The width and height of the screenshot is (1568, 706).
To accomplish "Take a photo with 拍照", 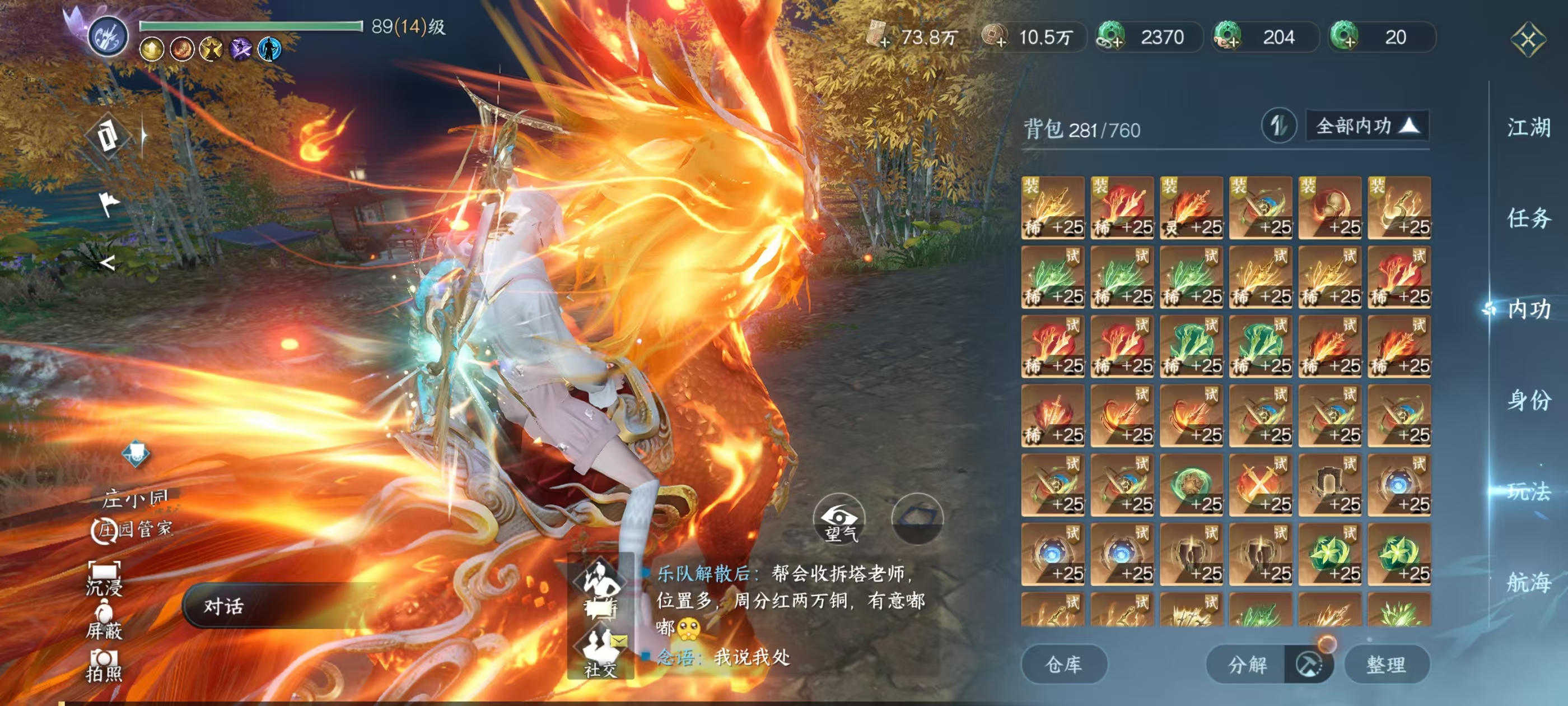I will (104, 665).
